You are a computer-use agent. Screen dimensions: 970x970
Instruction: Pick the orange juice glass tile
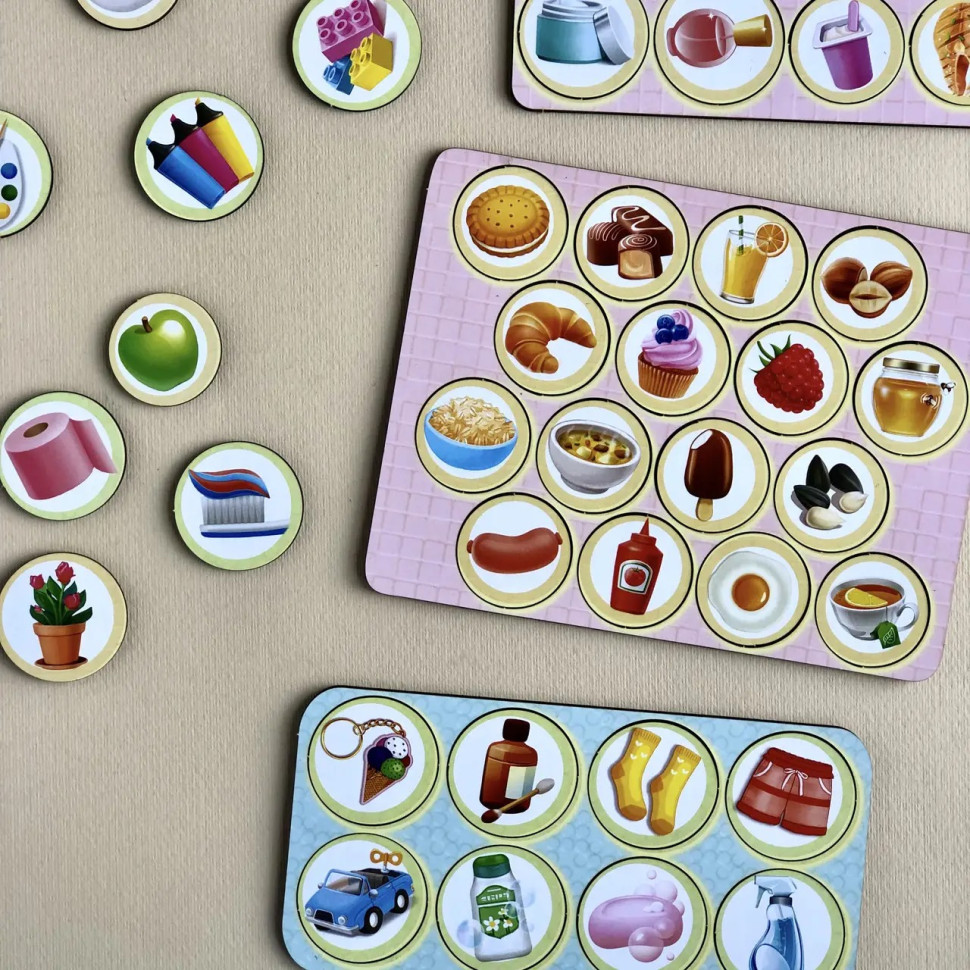pyautogui.click(x=749, y=263)
